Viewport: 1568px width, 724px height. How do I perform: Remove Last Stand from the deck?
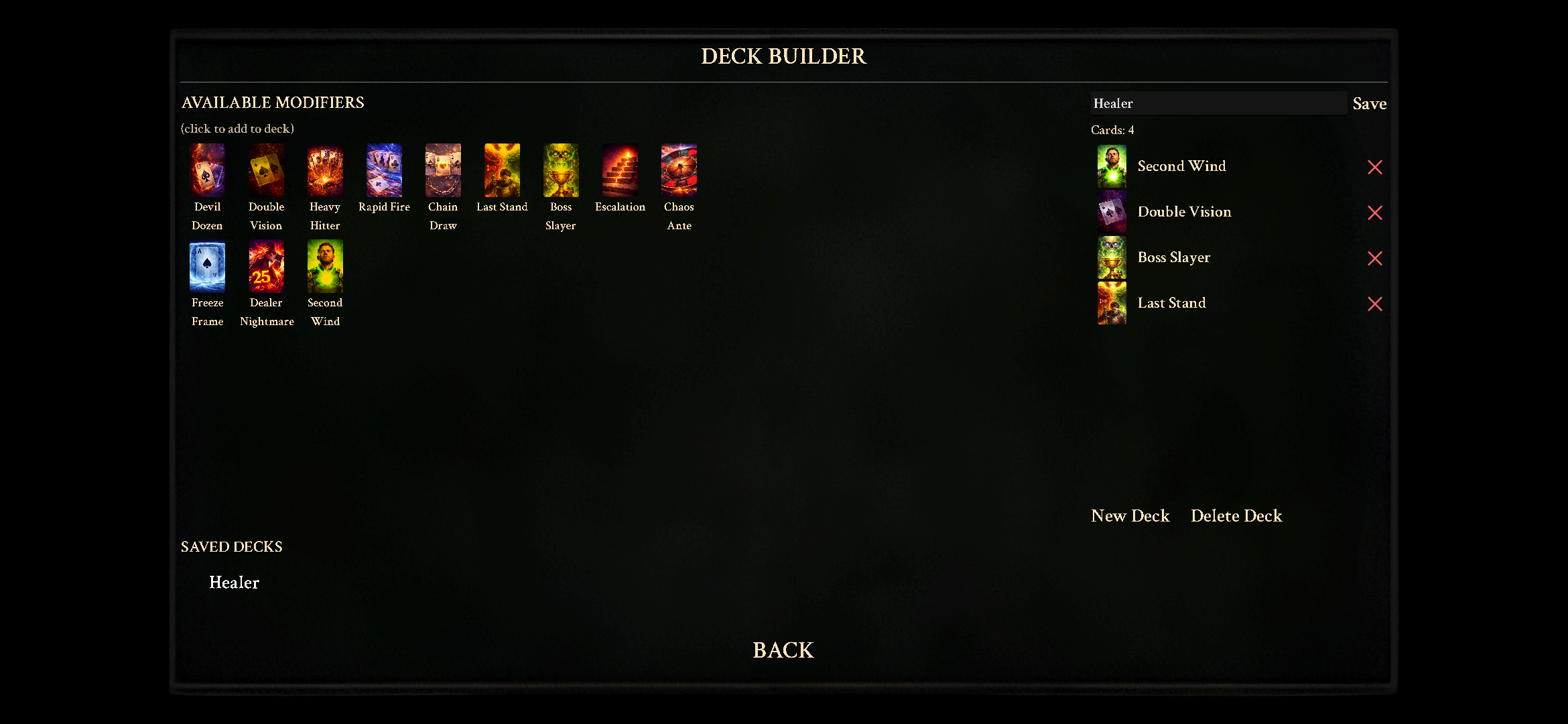[1375, 304]
